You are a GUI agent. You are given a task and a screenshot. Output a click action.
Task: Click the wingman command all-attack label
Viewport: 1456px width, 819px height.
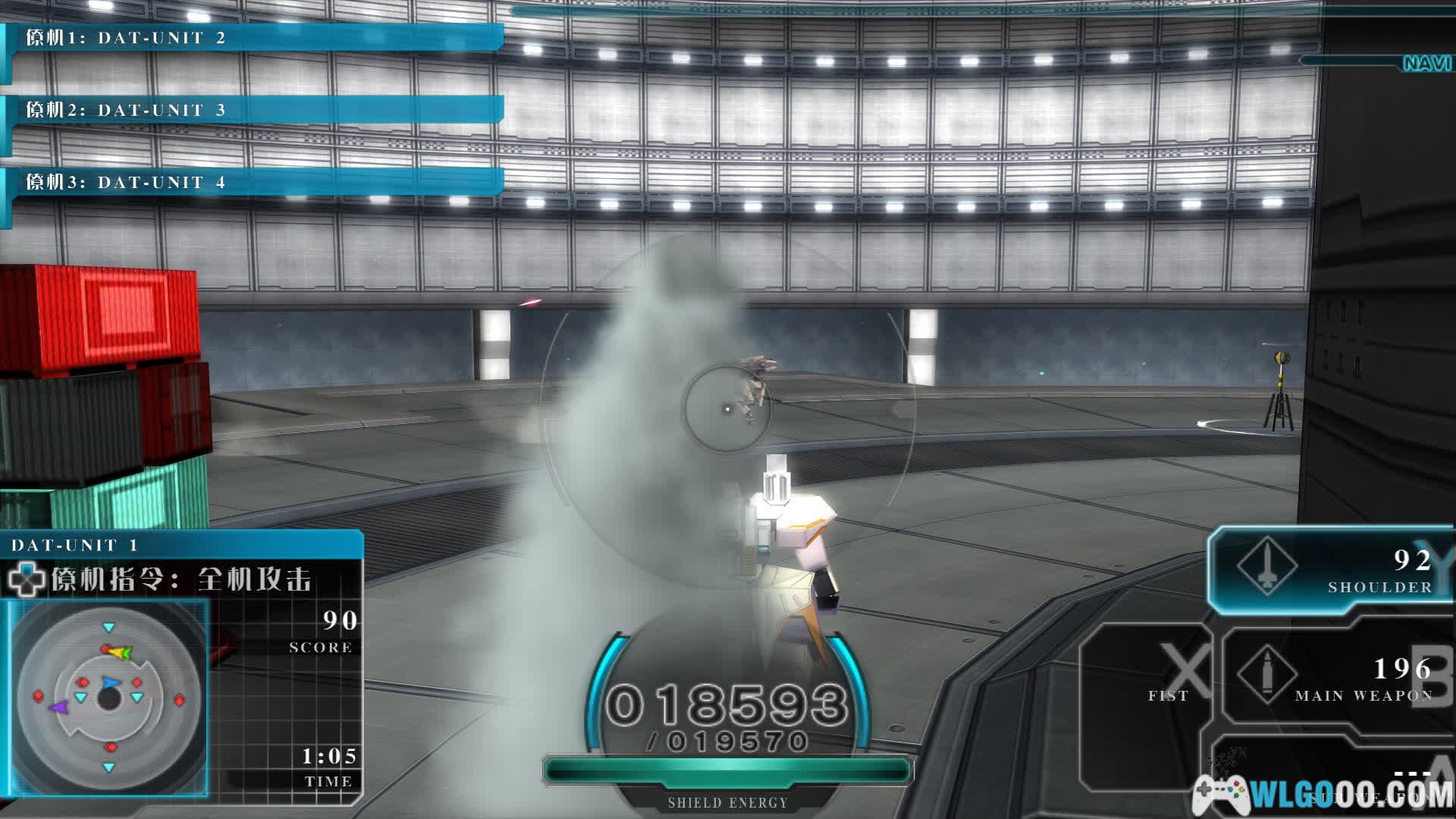point(182,580)
